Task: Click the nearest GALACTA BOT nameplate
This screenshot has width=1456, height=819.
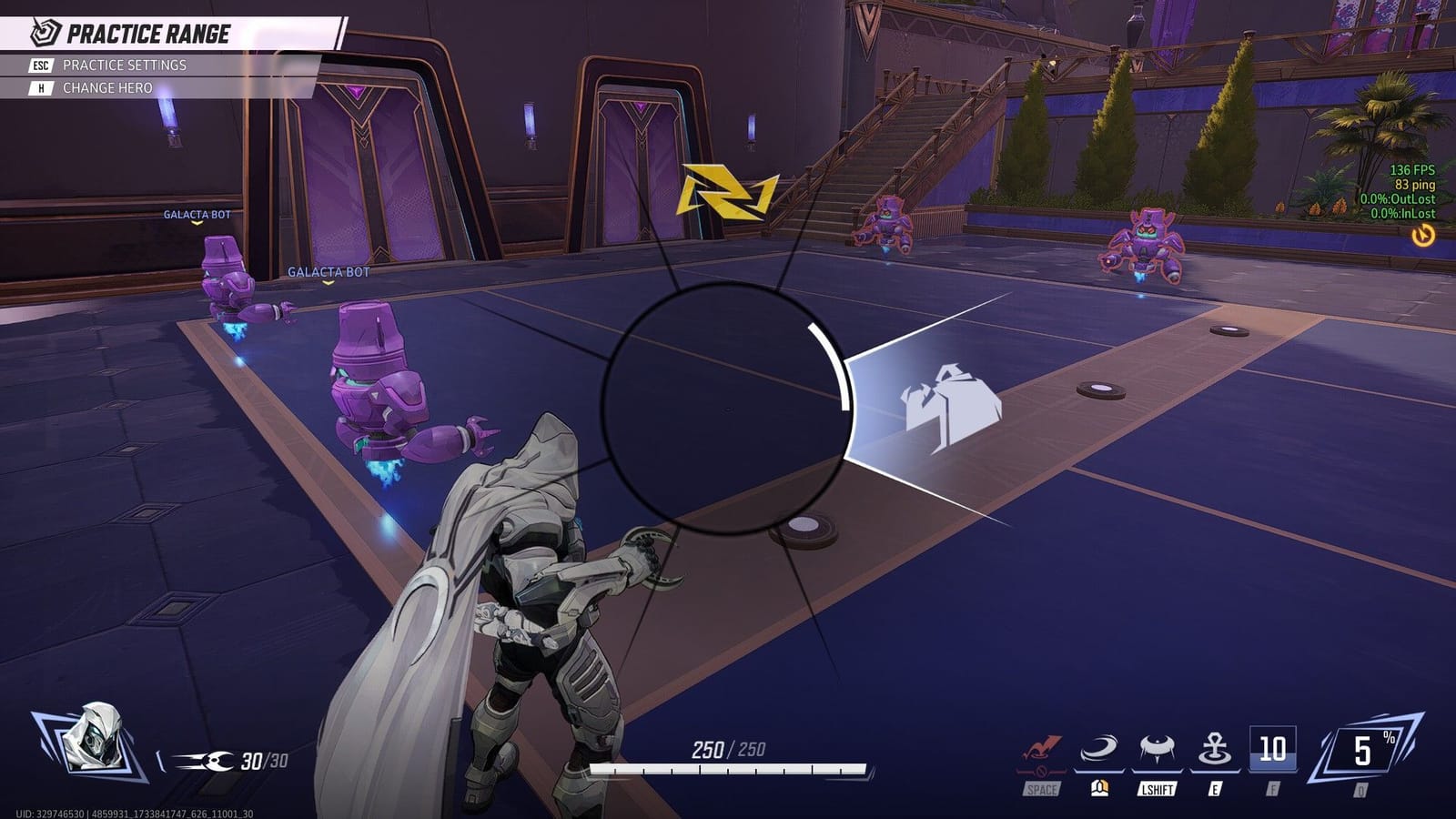Action: pos(328,270)
